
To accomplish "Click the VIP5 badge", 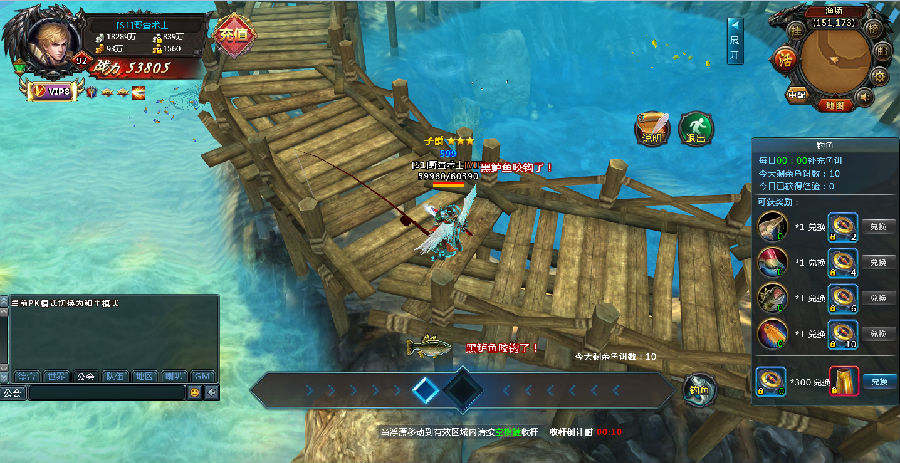I will coord(51,91).
